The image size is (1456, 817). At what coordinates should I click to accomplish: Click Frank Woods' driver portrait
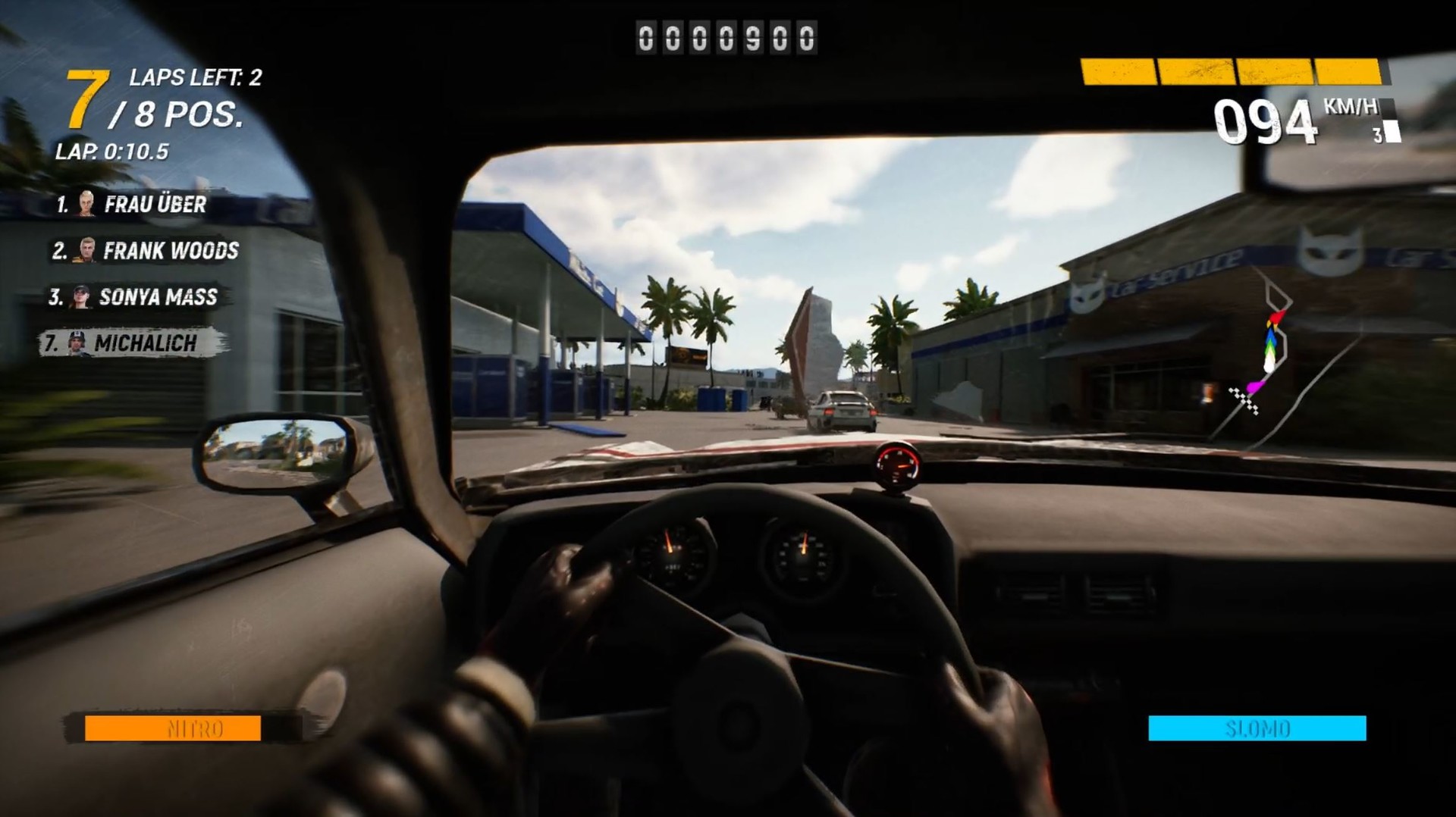click(x=86, y=250)
